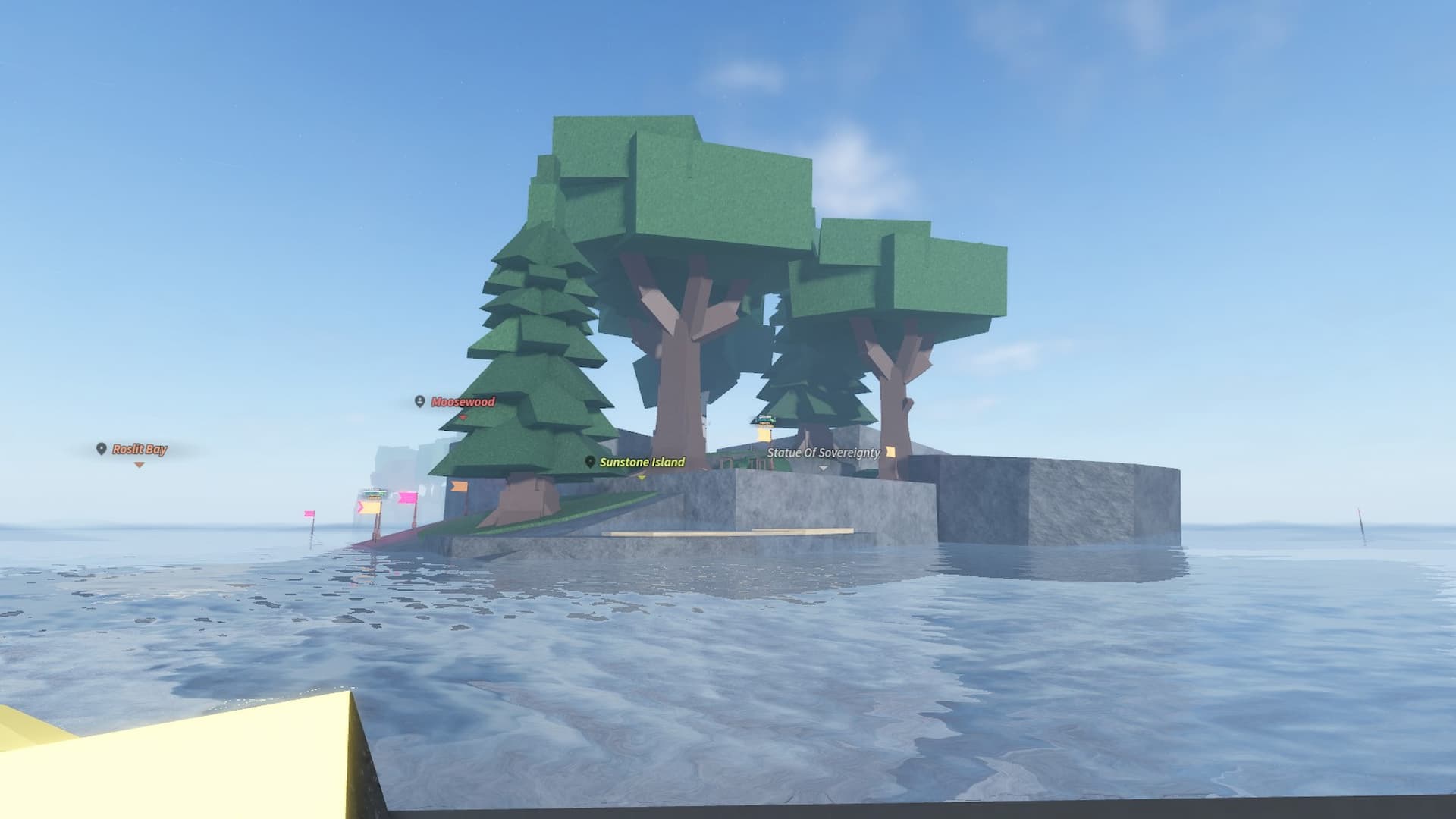Click the pink flag beside the yellow banner
1456x819 pixels.
(x=406, y=497)
